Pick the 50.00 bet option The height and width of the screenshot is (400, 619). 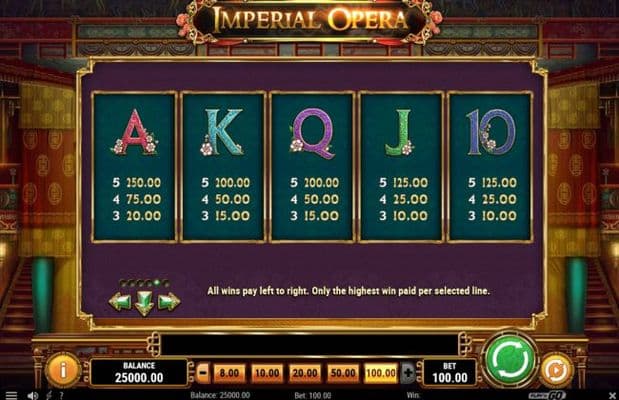pos(341,372)
